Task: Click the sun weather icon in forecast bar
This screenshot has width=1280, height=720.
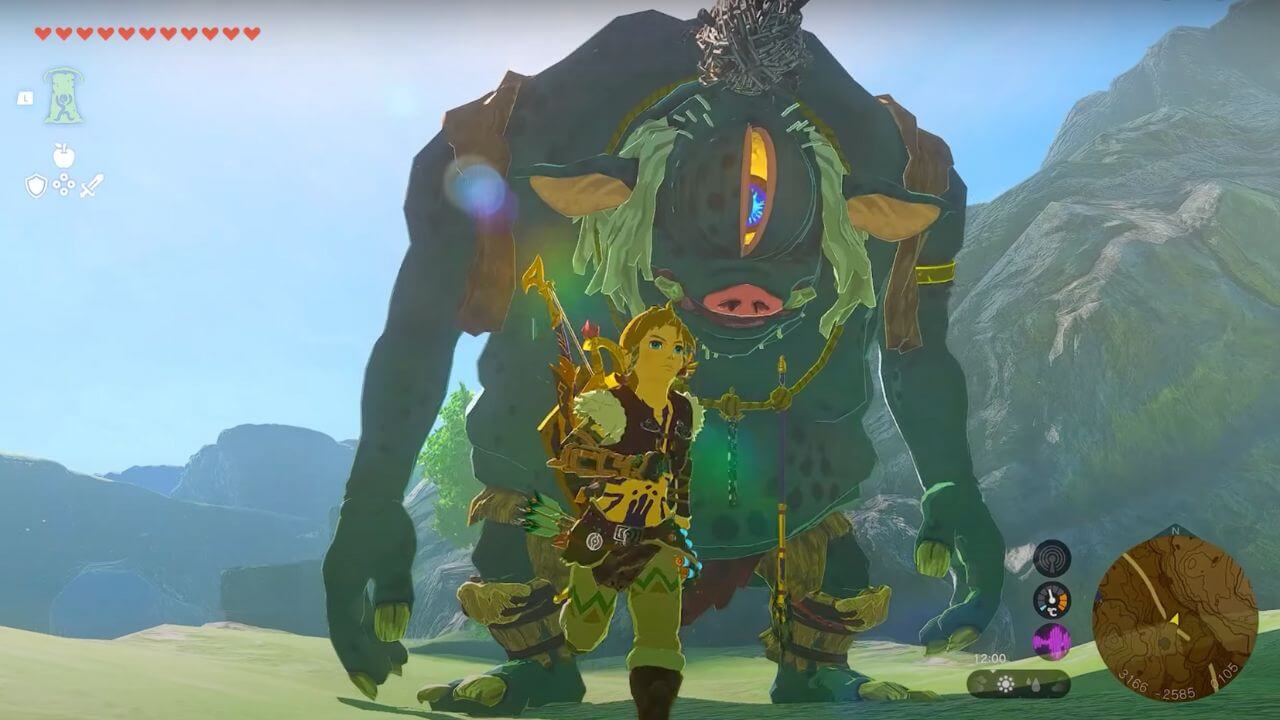Action: click(x=1004, y=683)
